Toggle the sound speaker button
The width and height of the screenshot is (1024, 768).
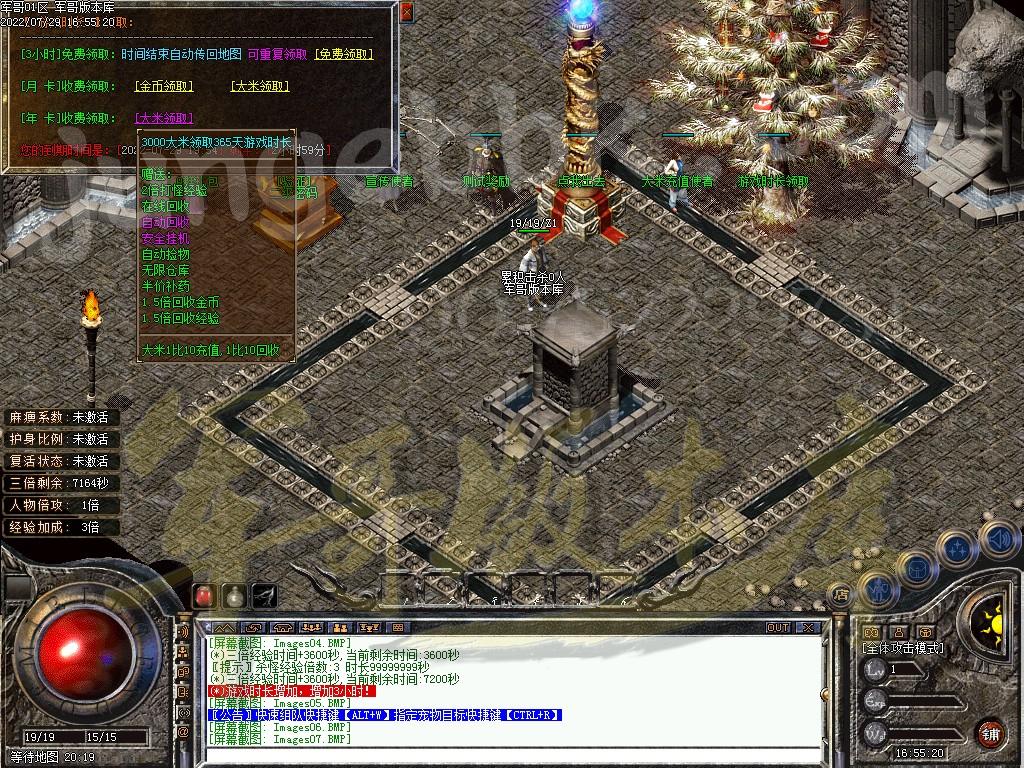coord(996,538)
